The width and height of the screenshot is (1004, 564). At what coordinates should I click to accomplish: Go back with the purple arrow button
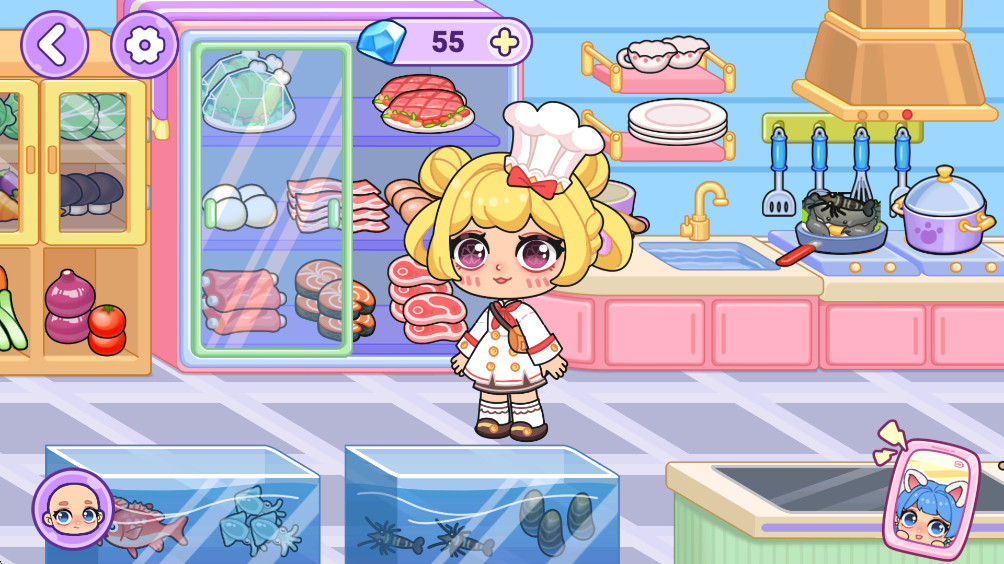(54, 44)
